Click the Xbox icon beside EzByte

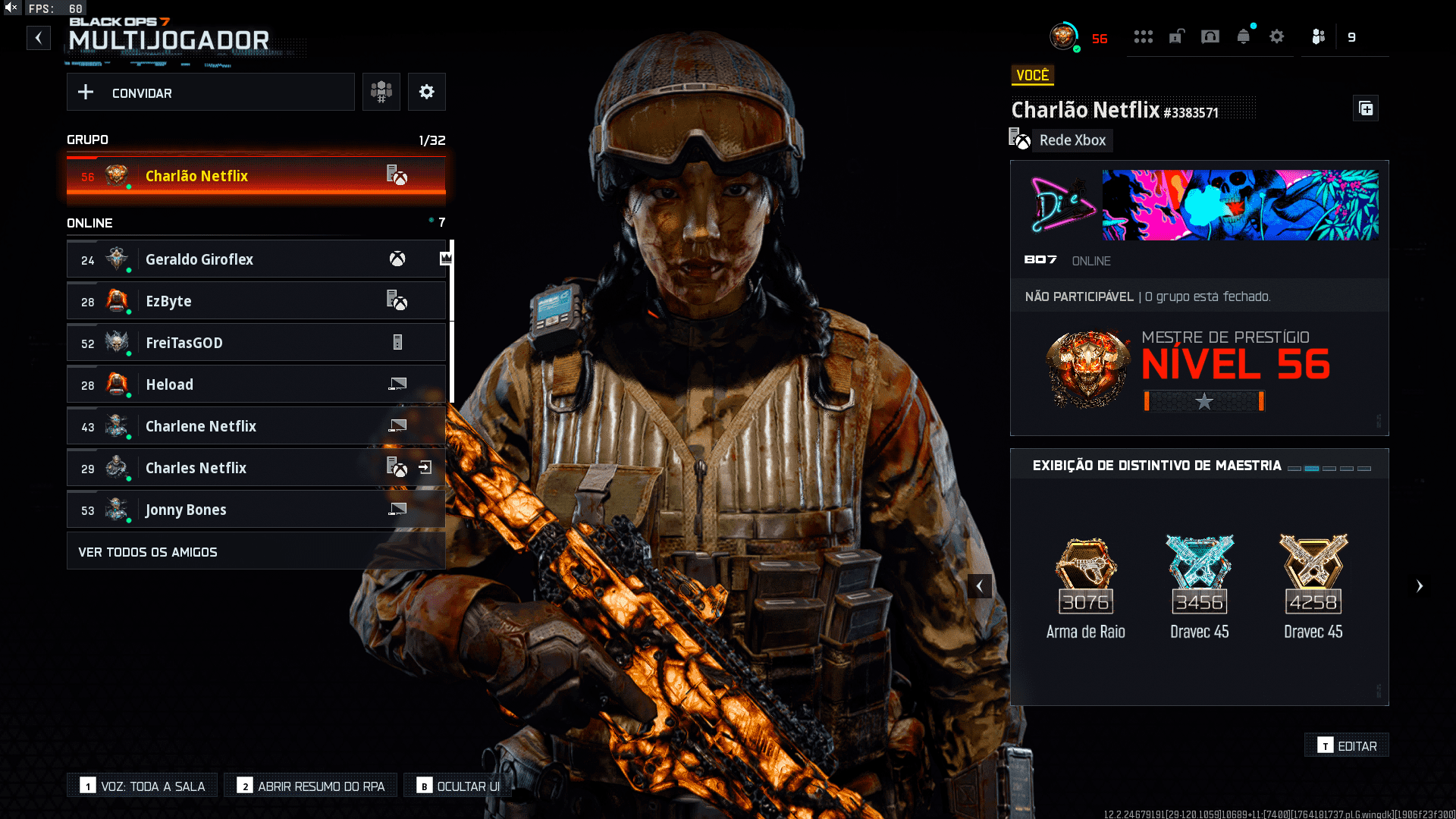coord(398,300)
